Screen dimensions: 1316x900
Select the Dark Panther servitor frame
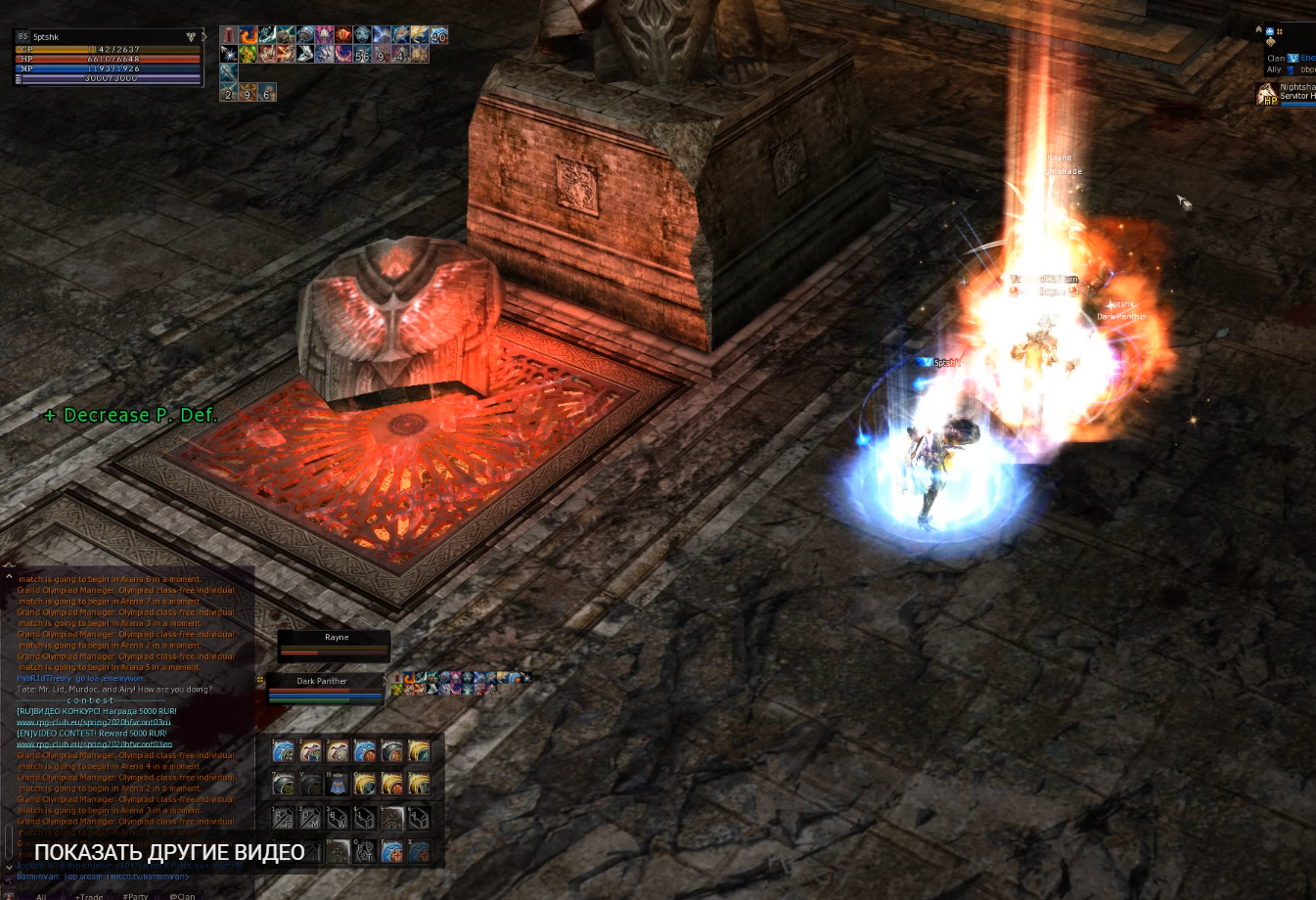pyautogui.click(x=323, y=687)
